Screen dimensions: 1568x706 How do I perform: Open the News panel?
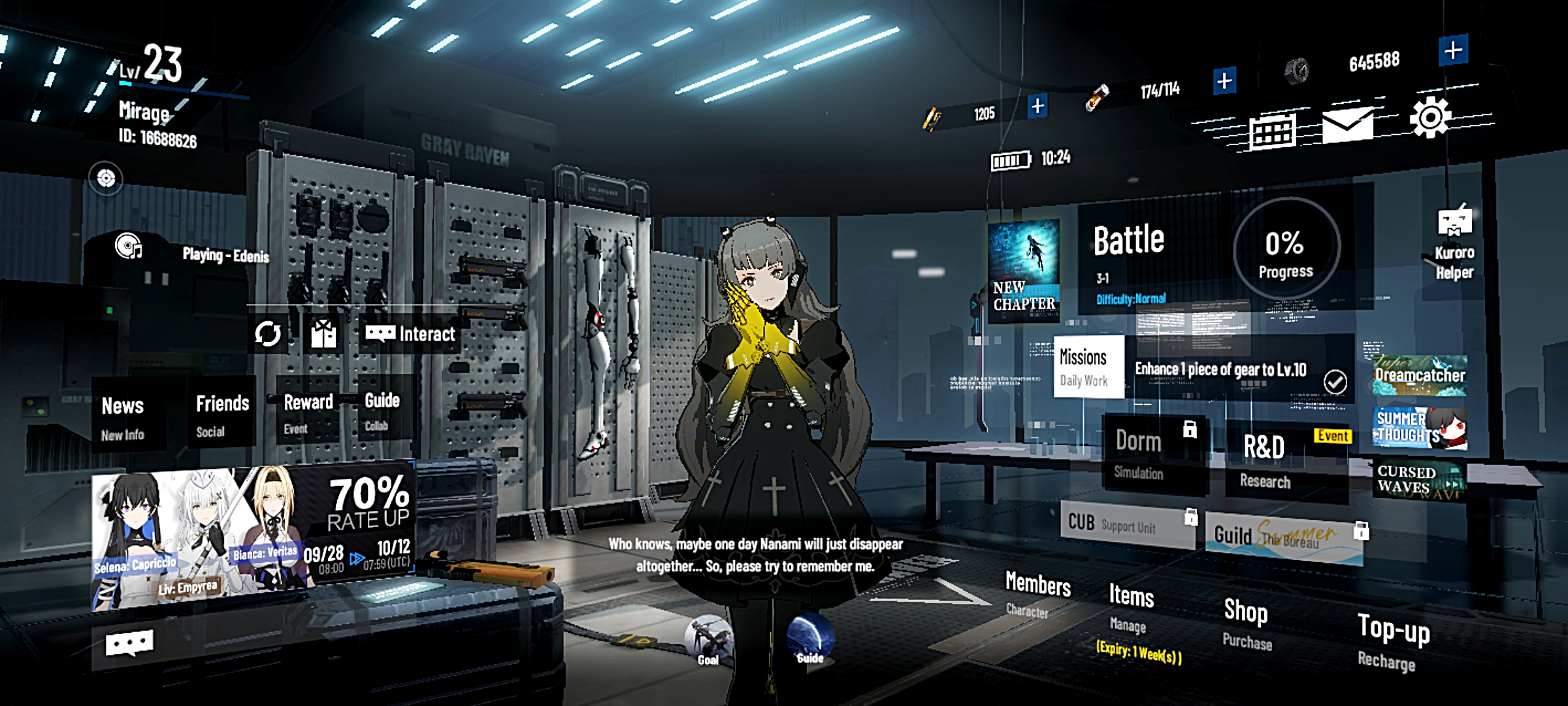pos(124,416)
